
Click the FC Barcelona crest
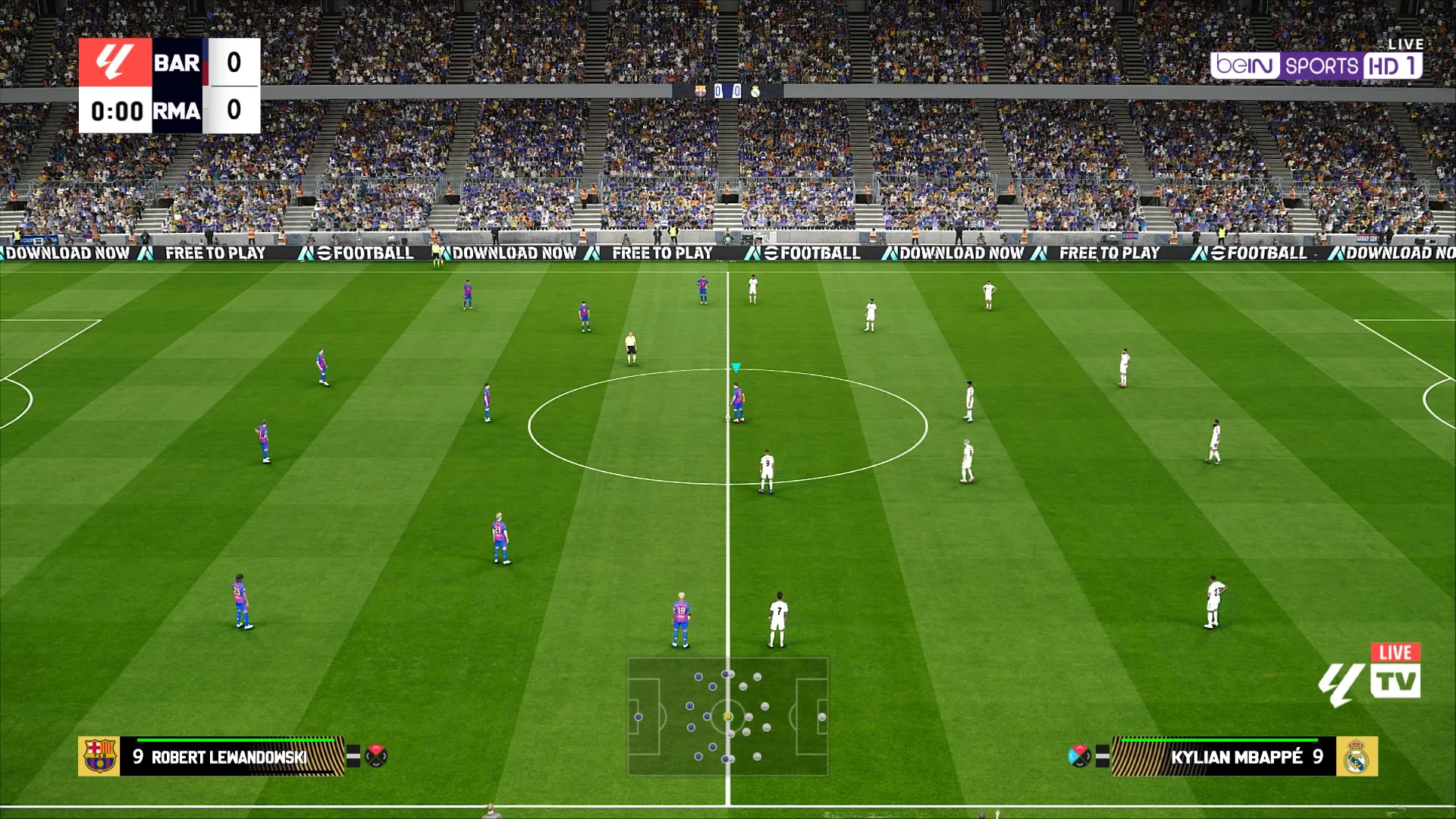[x=99, y=756]
